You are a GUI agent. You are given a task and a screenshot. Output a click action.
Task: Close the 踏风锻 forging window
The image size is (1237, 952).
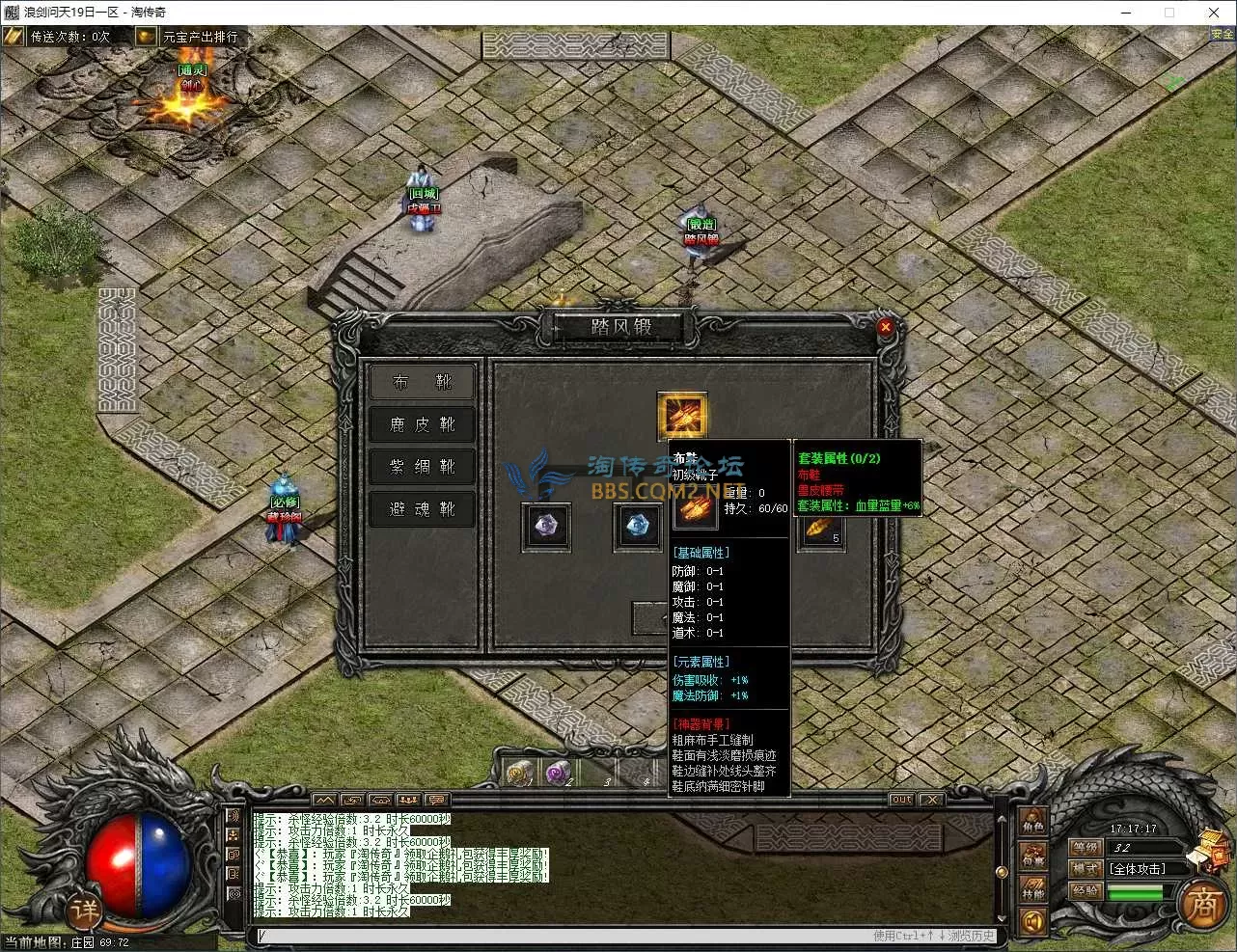pyautogui.click(x=885, y=327)
